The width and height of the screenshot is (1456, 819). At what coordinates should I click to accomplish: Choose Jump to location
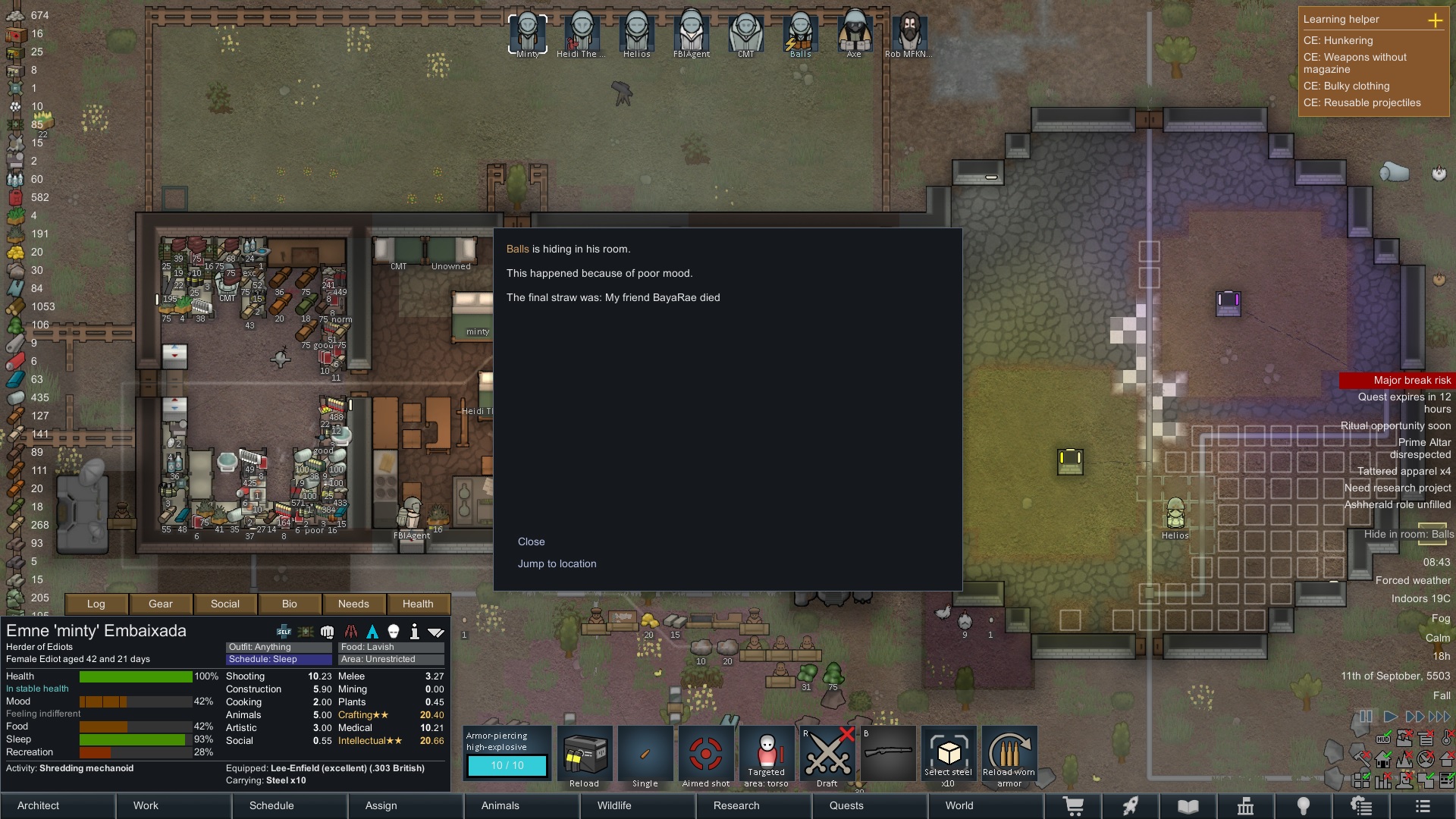[557, 563]
